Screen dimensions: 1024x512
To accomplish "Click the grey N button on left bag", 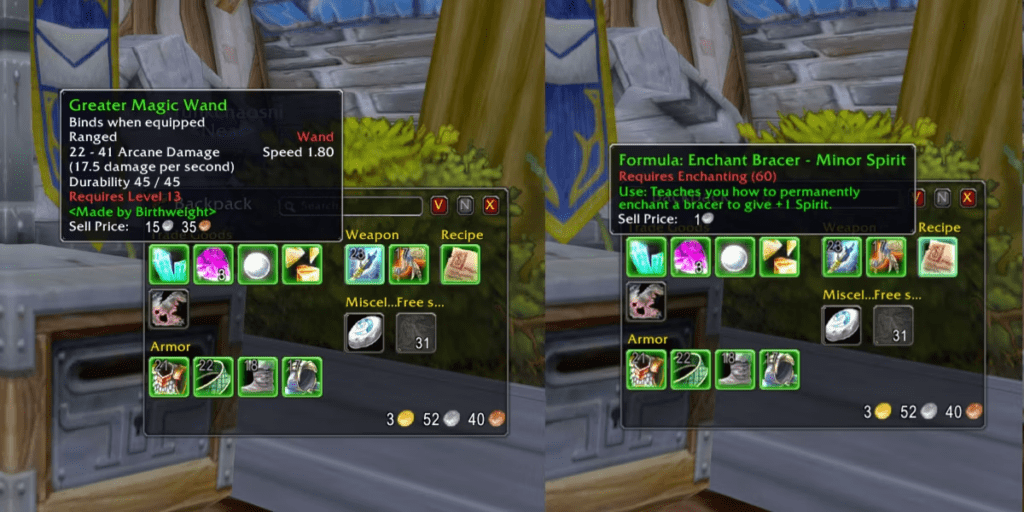I will coord(465,205).
